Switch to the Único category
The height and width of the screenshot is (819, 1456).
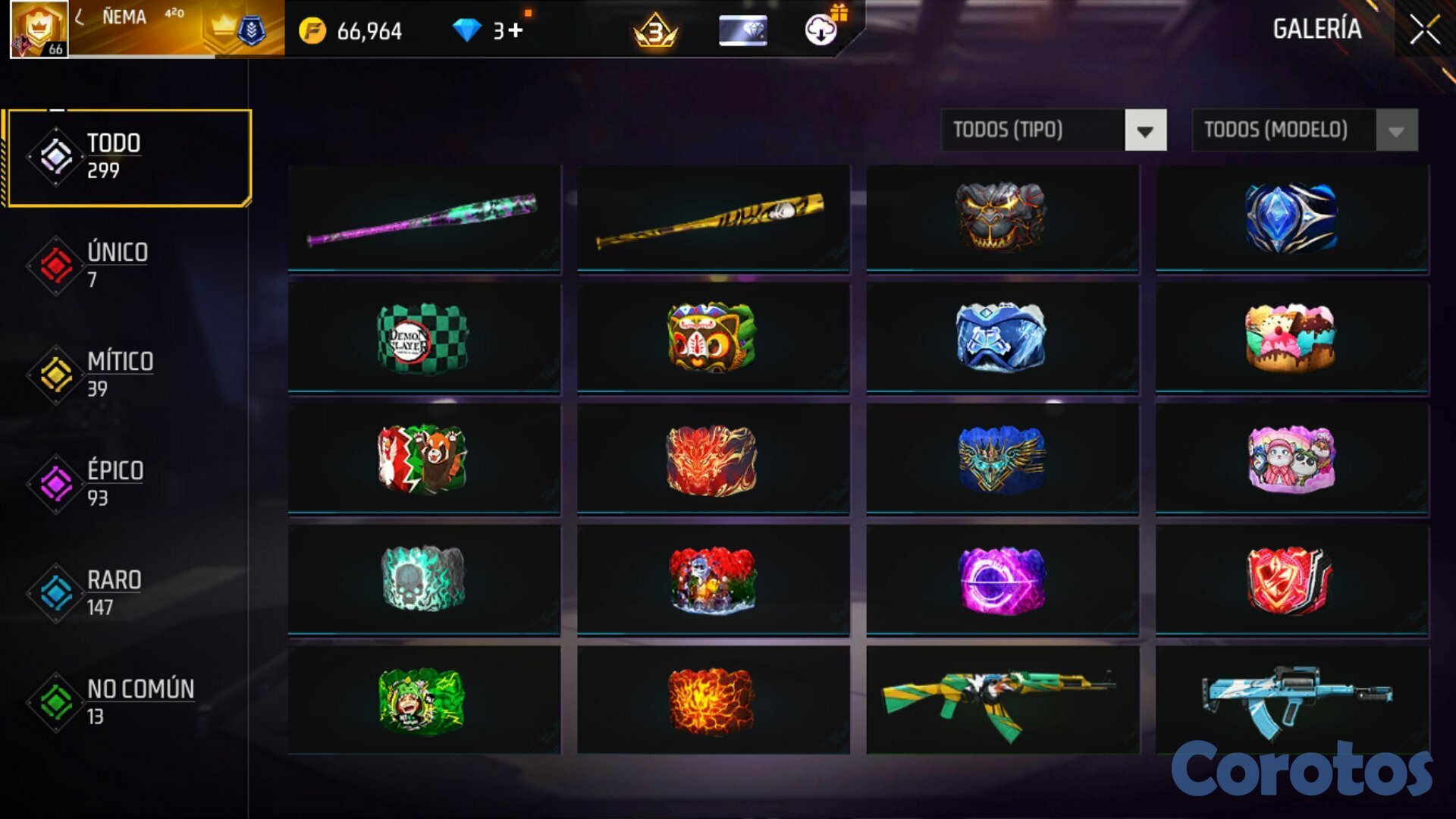[x=118, y=265]
